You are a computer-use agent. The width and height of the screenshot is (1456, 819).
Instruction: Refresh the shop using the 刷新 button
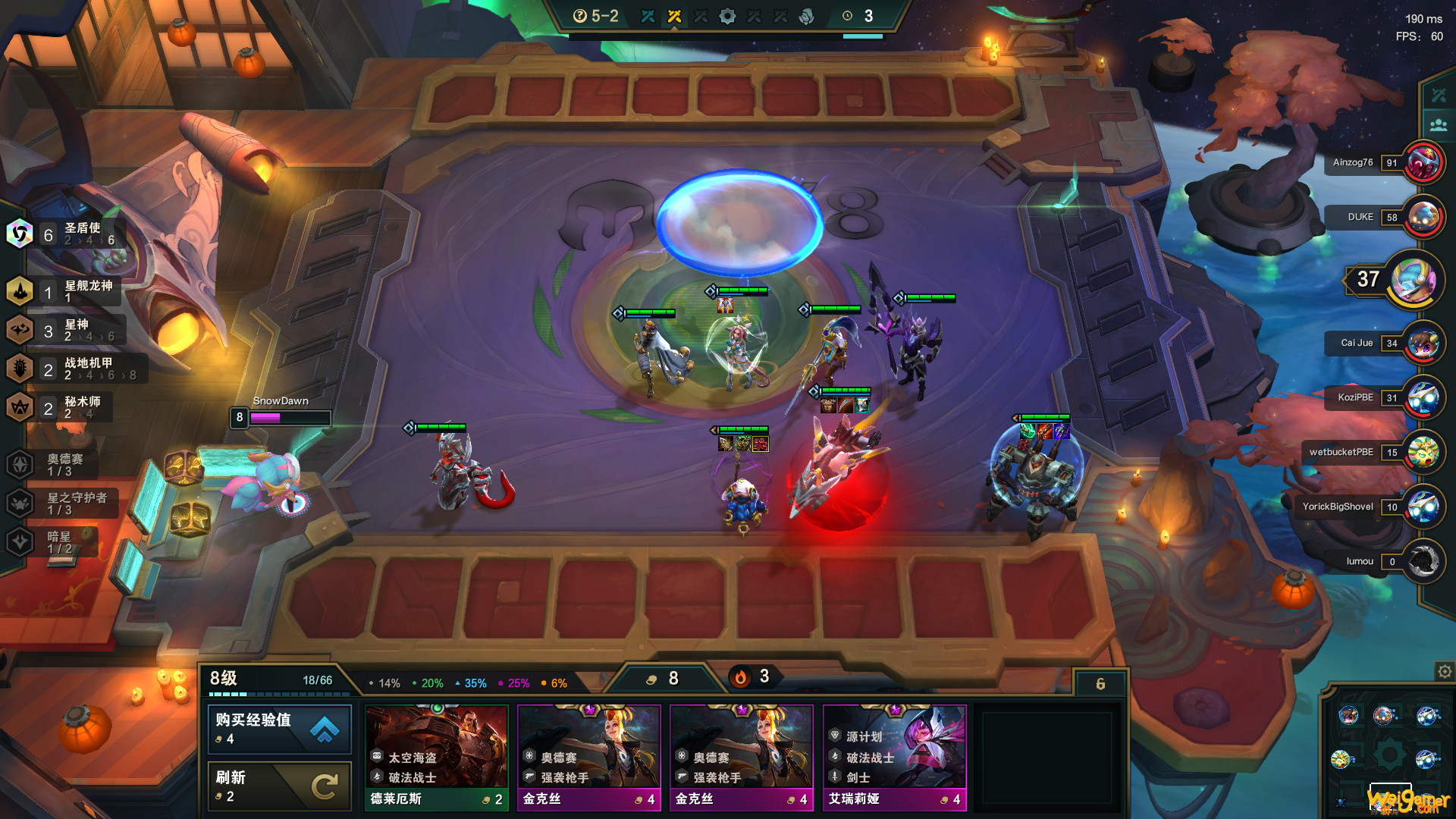279,786
